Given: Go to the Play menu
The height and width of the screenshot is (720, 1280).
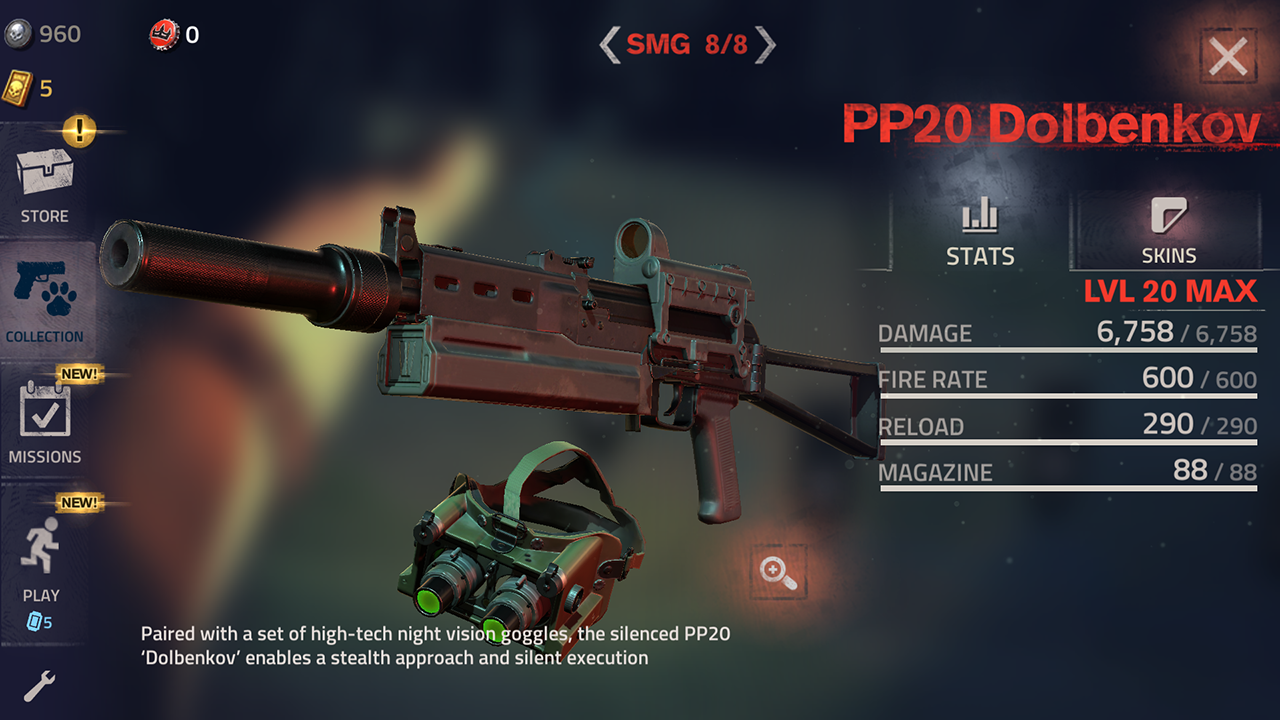Looking at the screenshot, I should point(42,560).
